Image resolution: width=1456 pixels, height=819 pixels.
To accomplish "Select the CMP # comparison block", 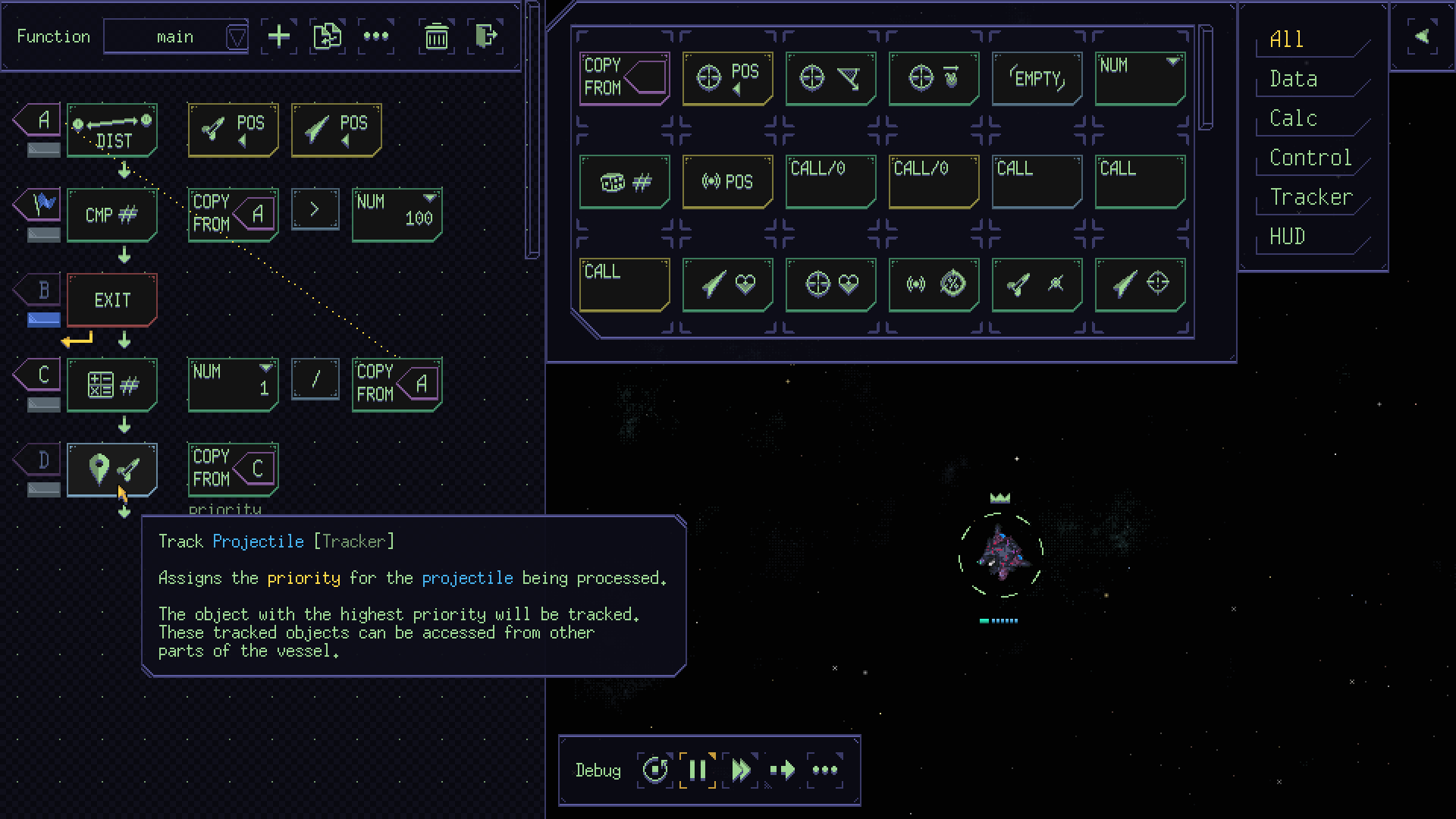I will point(112,215).
